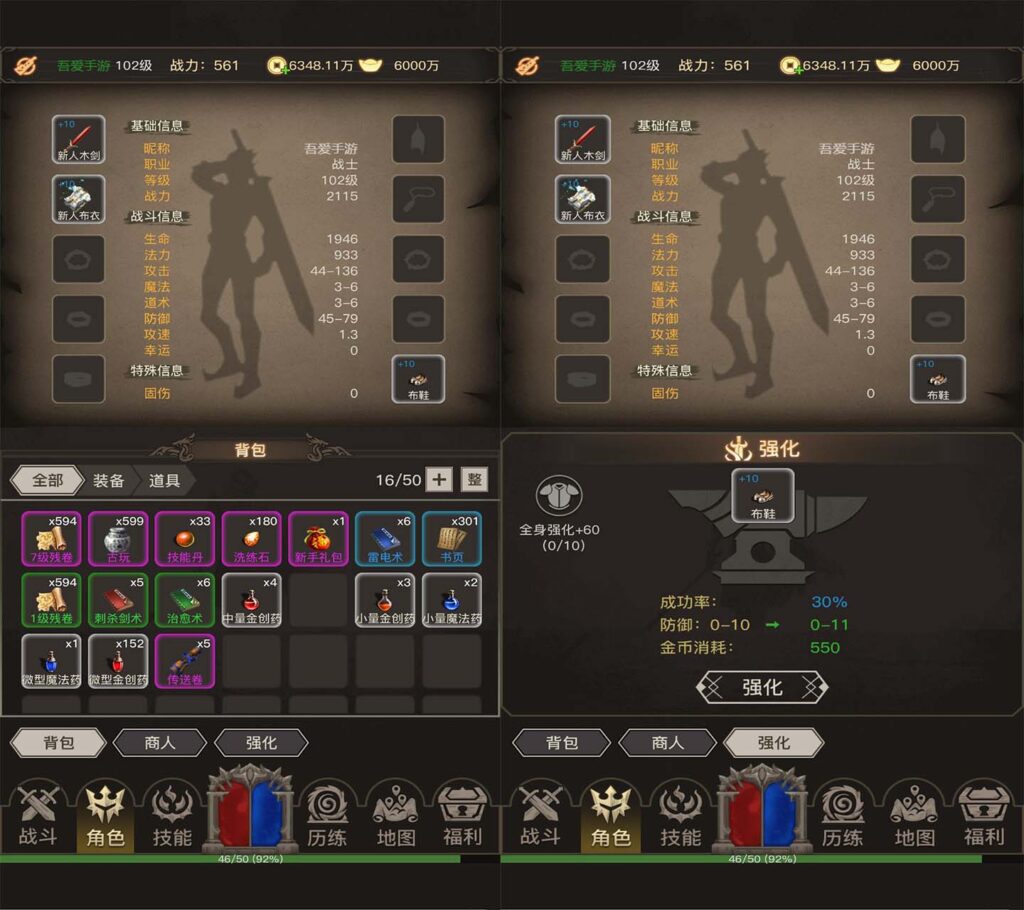Select the 7级残卷 scroll stack
Image resolution: width=1024 pixels, height=910 pixels.
pos(51,539)
